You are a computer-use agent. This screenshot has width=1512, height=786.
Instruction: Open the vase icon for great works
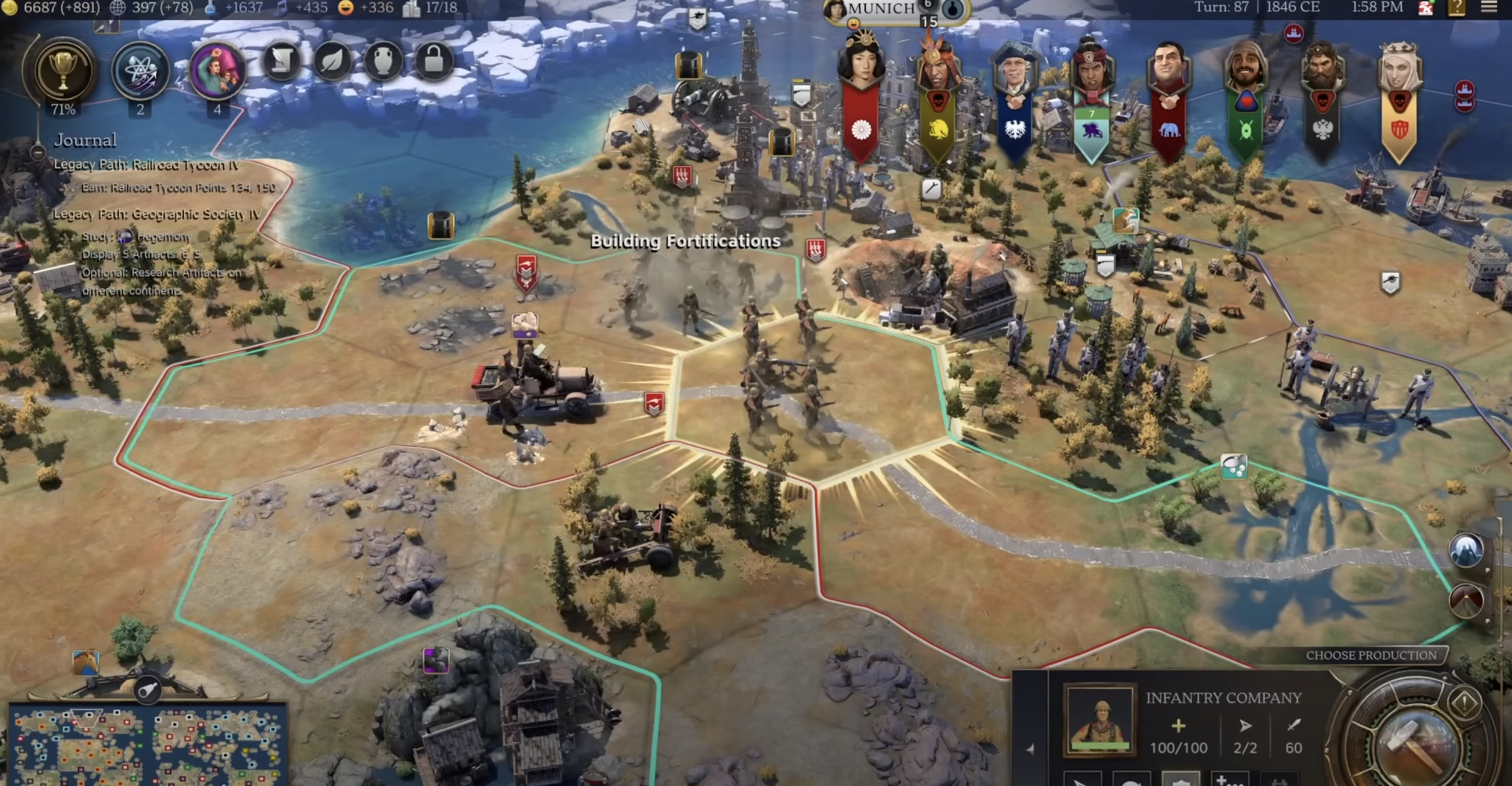coord(383,61)
